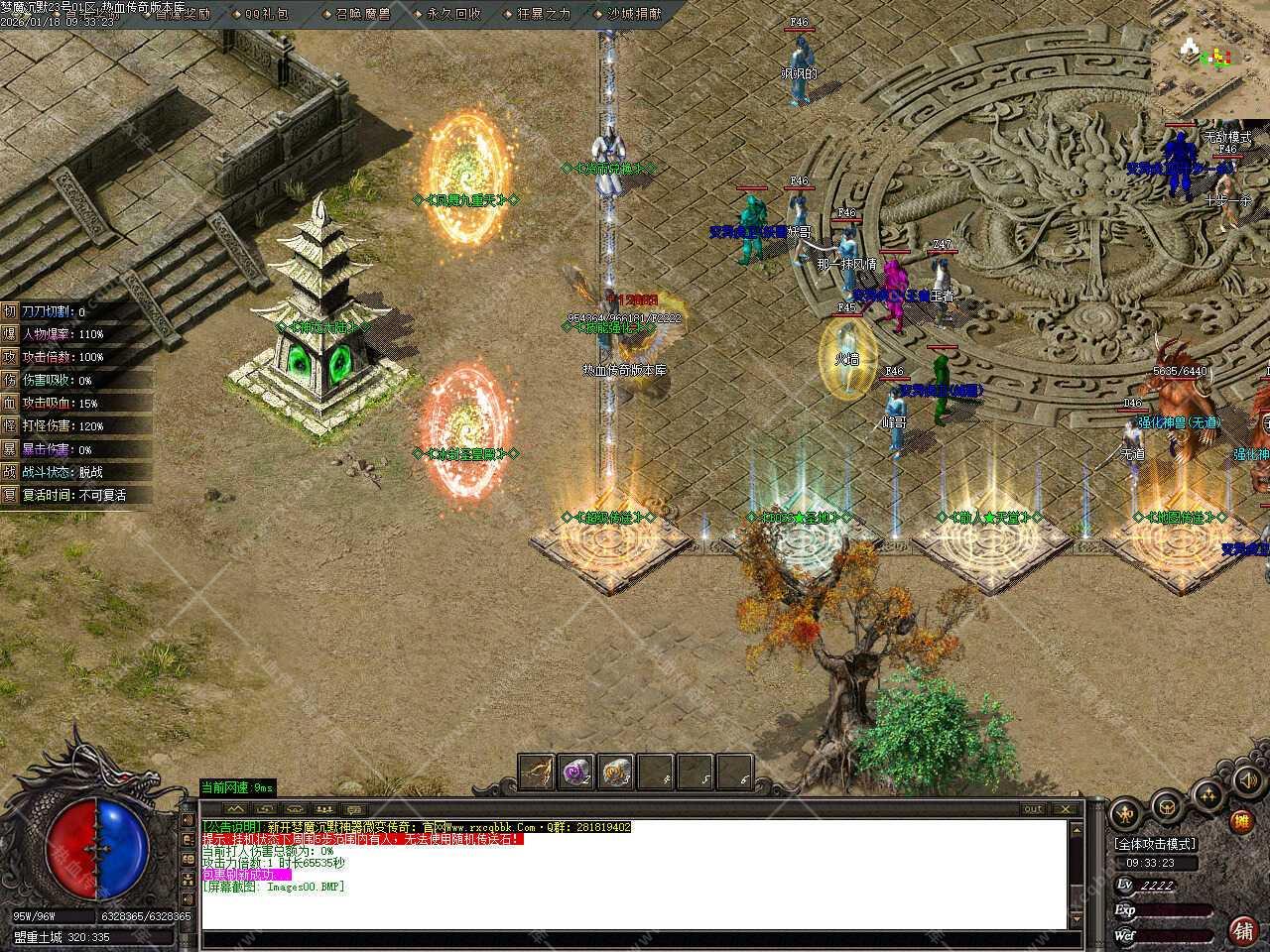
Task: Open the 沙城捐献 donation menu
Action: 633,13
